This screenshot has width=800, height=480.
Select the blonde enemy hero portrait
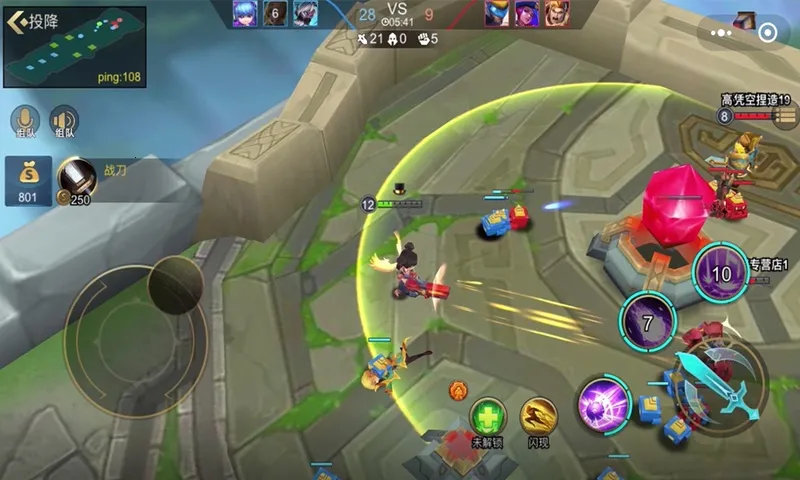point(556,13)
